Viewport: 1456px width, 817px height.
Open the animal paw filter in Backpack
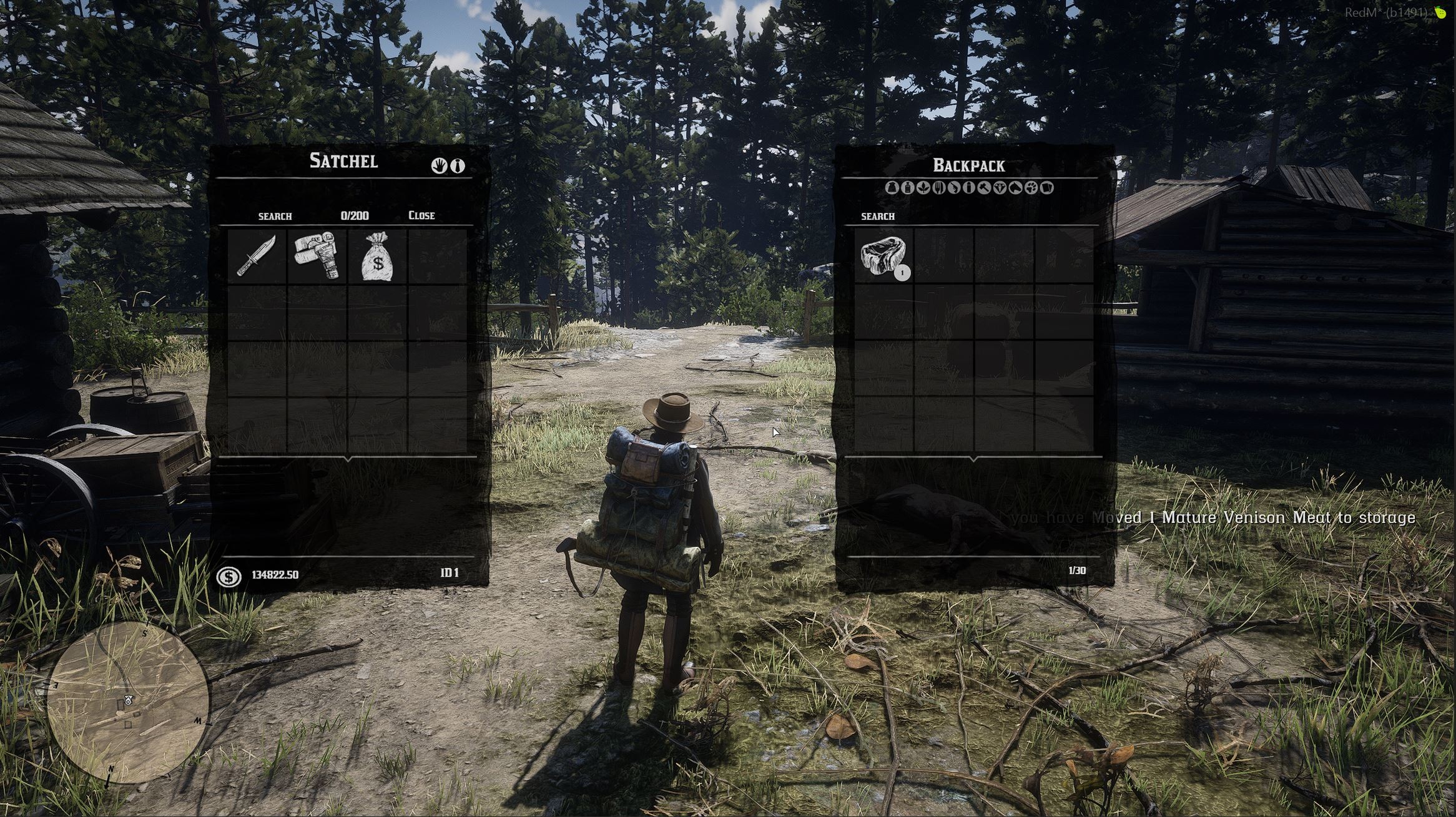coord(1030,187)
